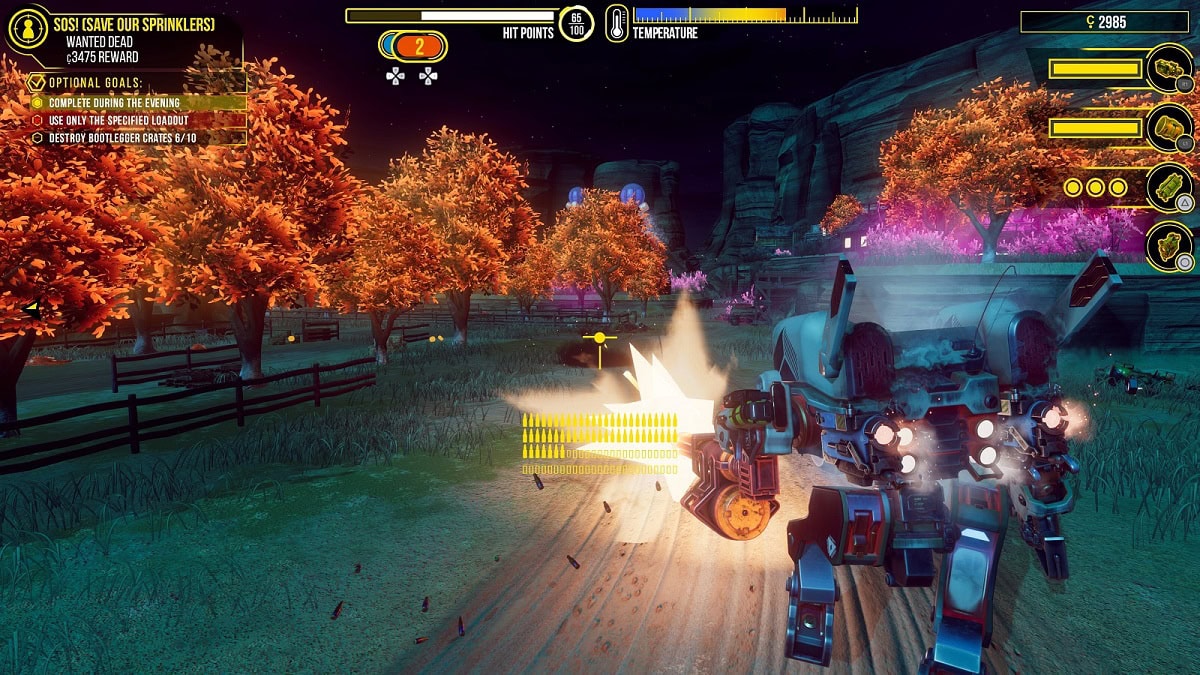Choose the cylindrical cannon weapon icon
Screen dimensions: 1200x675
click(x=1168, y=128)
